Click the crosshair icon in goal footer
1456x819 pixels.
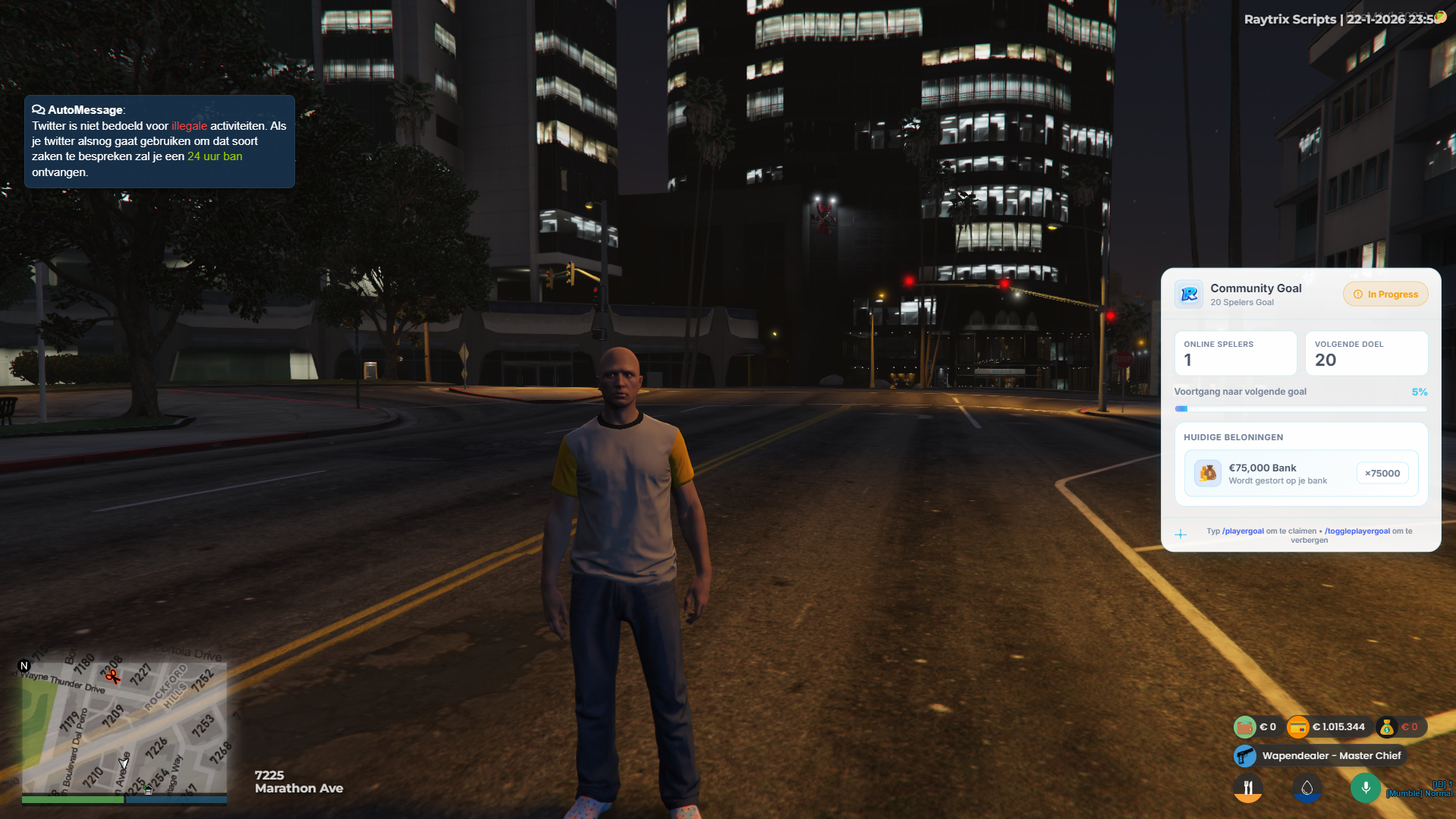(1181, 534)
